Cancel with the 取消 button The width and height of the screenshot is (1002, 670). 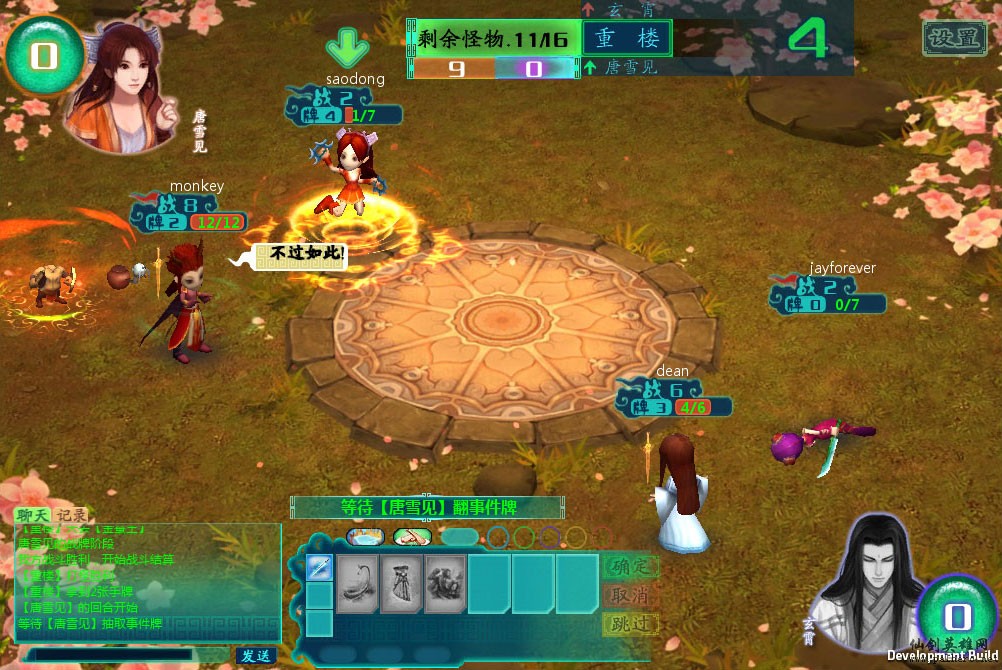click(x=630, y=595)
